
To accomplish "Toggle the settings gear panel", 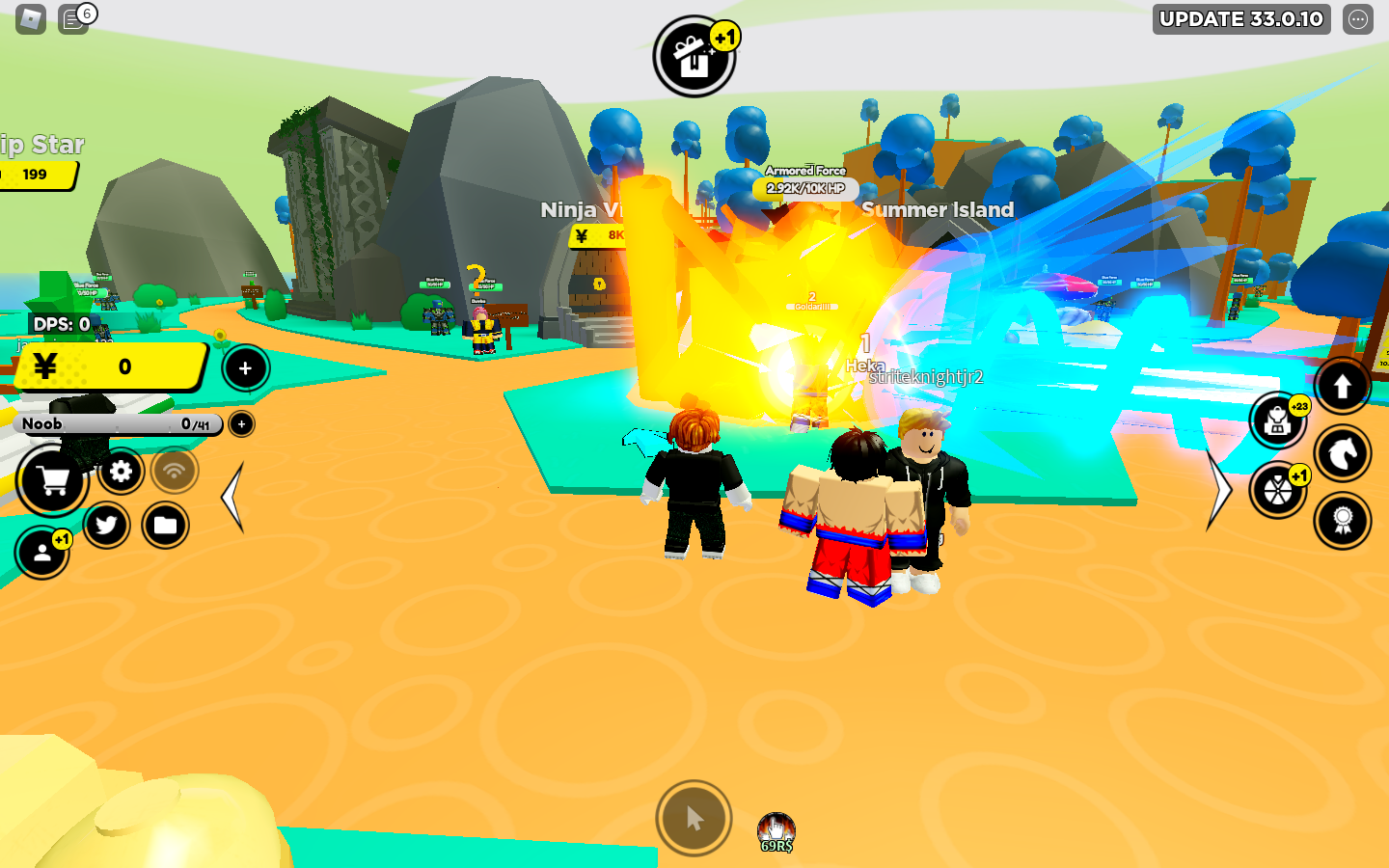I will pos(121,472).
